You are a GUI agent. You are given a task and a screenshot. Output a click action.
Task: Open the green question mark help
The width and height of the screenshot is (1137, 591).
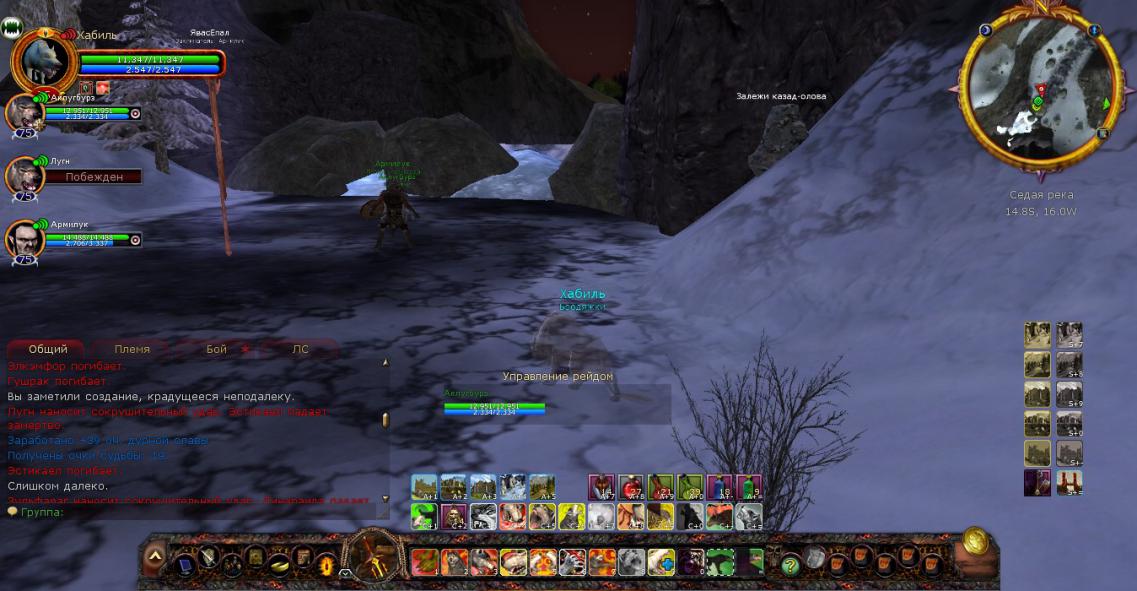[791, 564]
